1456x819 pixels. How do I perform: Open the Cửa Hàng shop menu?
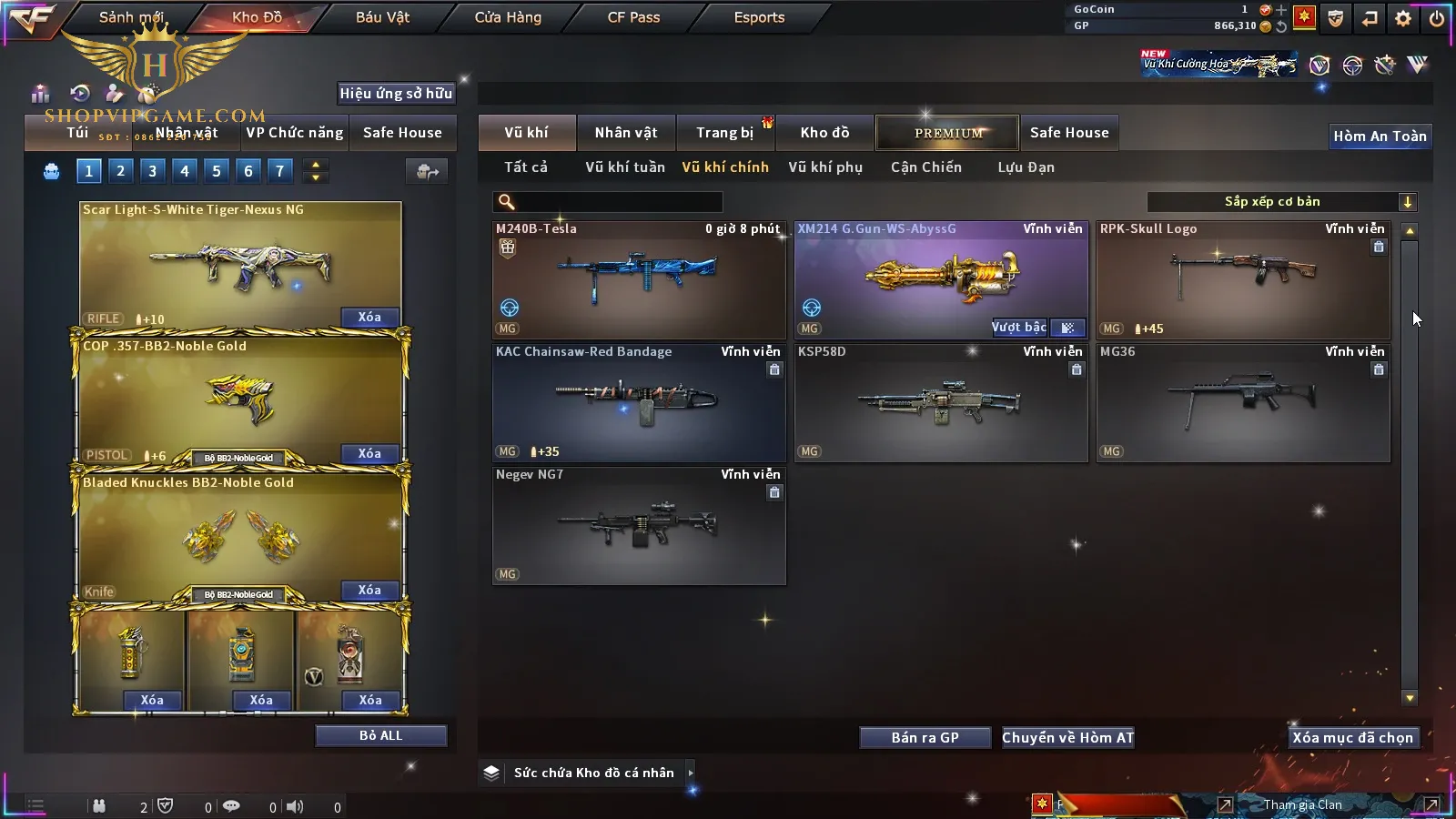pos(508,17)
